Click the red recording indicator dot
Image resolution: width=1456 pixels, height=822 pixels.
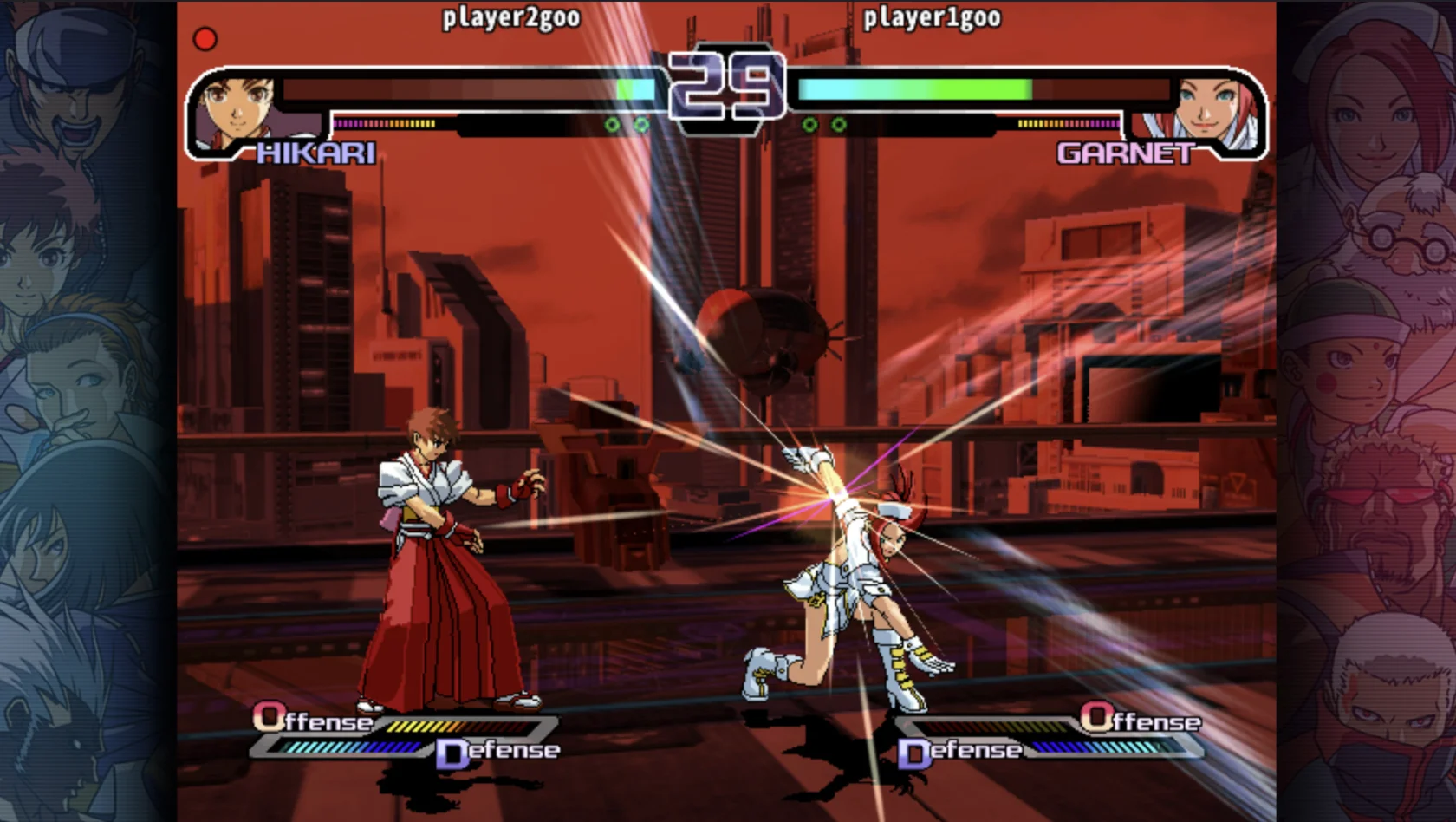205,39
